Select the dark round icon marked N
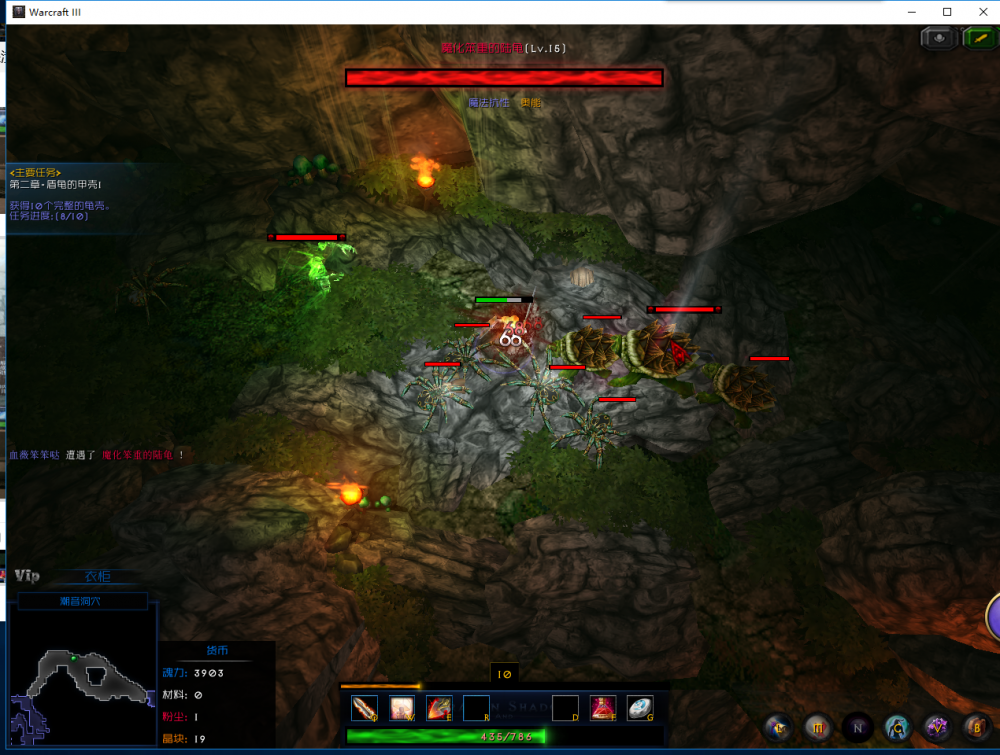 857,727
